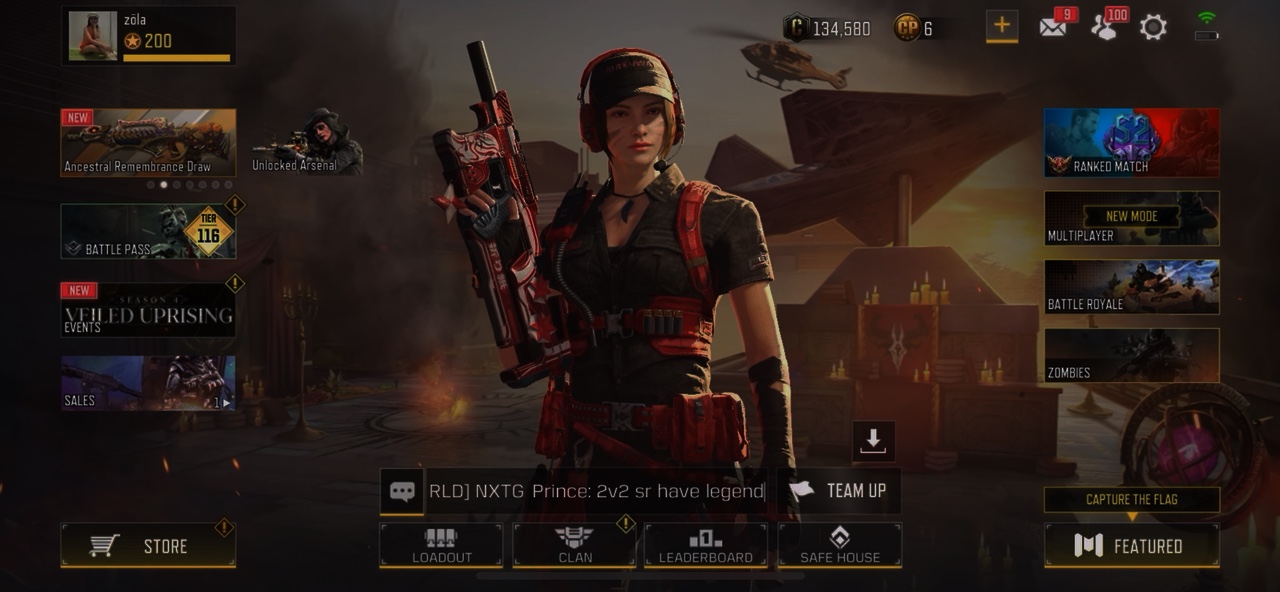1280x592 pixels.
Task: Open the Ancestral Remembrance Draw banner
Action: [148, 142]
